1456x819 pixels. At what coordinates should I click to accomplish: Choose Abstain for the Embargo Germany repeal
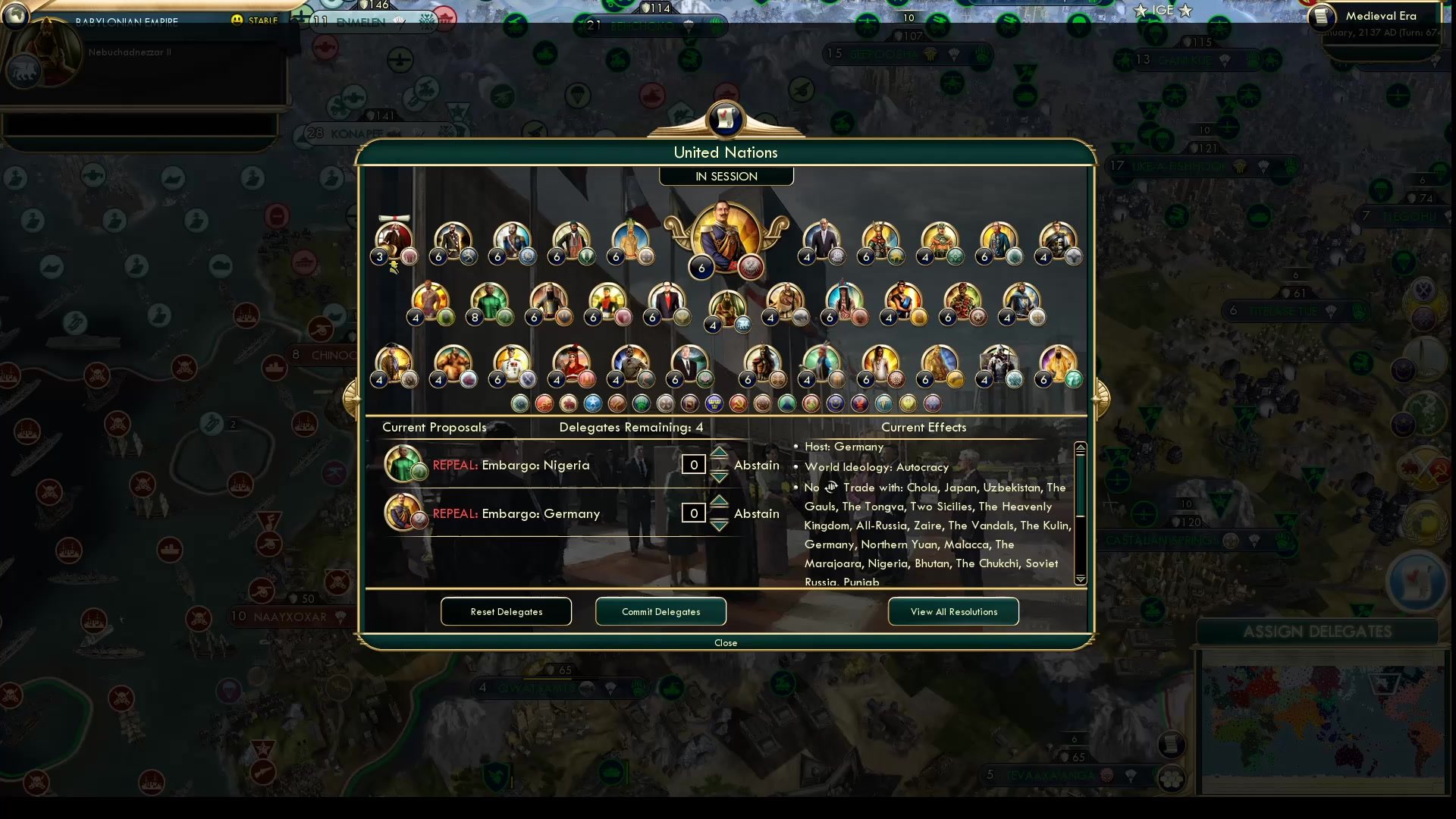[x=756, y=513]
